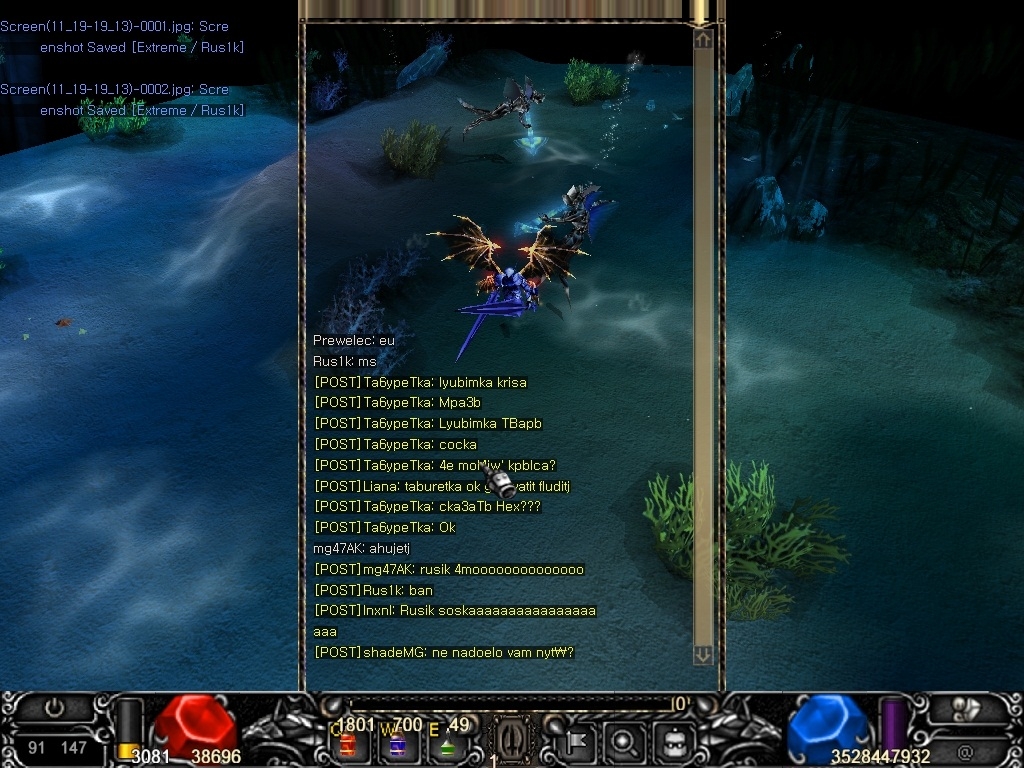Select the red healing potion slot
This screenshot has height=768, width=1024.
[349, 745]
